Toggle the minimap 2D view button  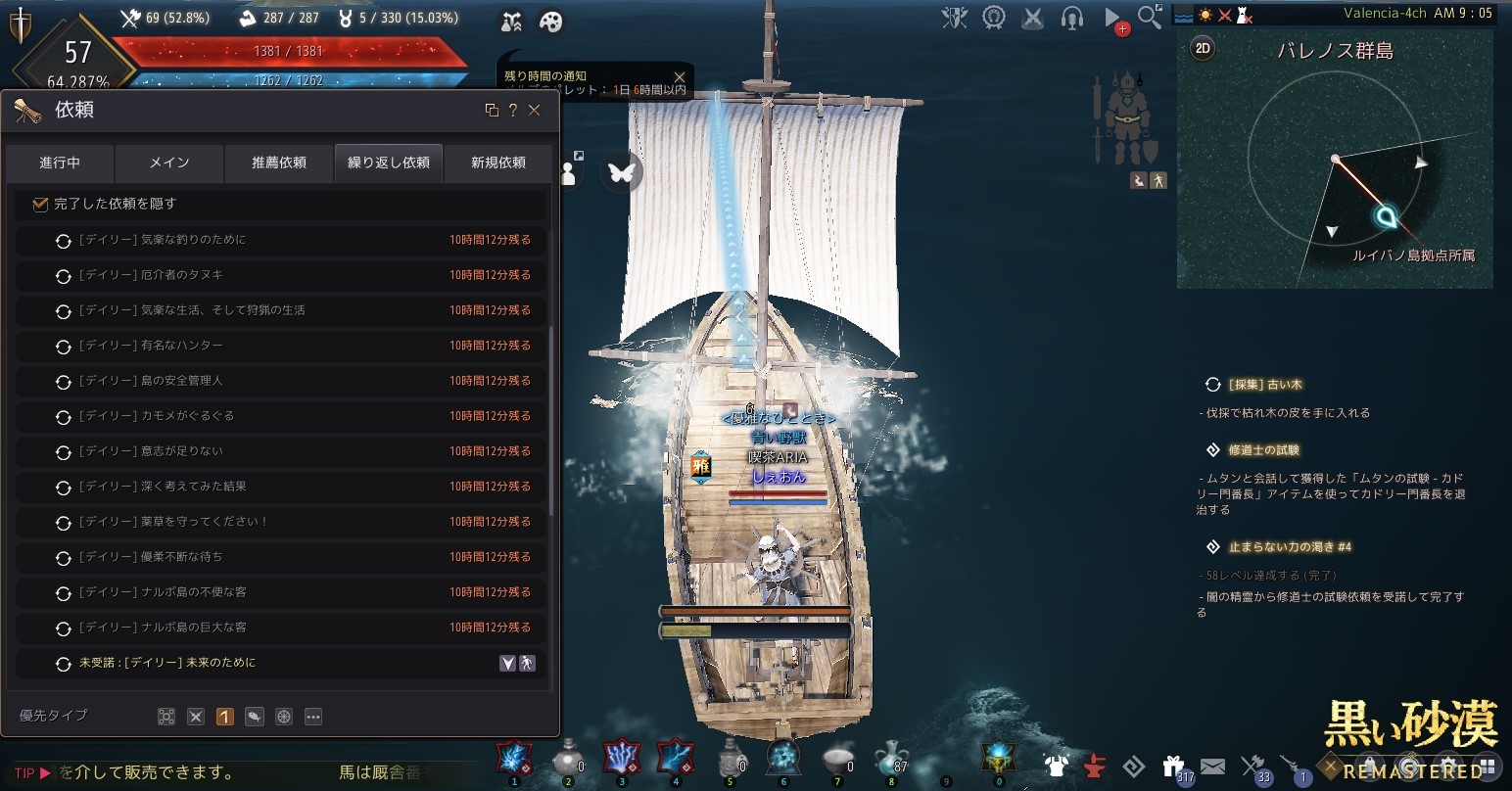[x=1202, y=48]
